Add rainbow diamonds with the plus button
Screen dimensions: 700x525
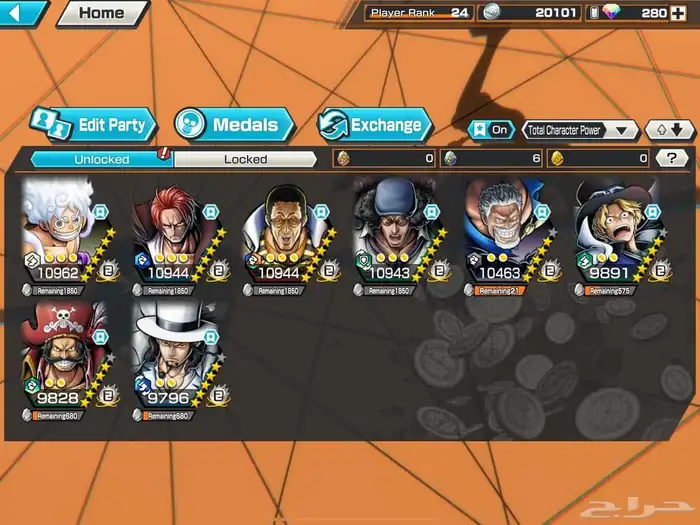click(x=678, y=13)
